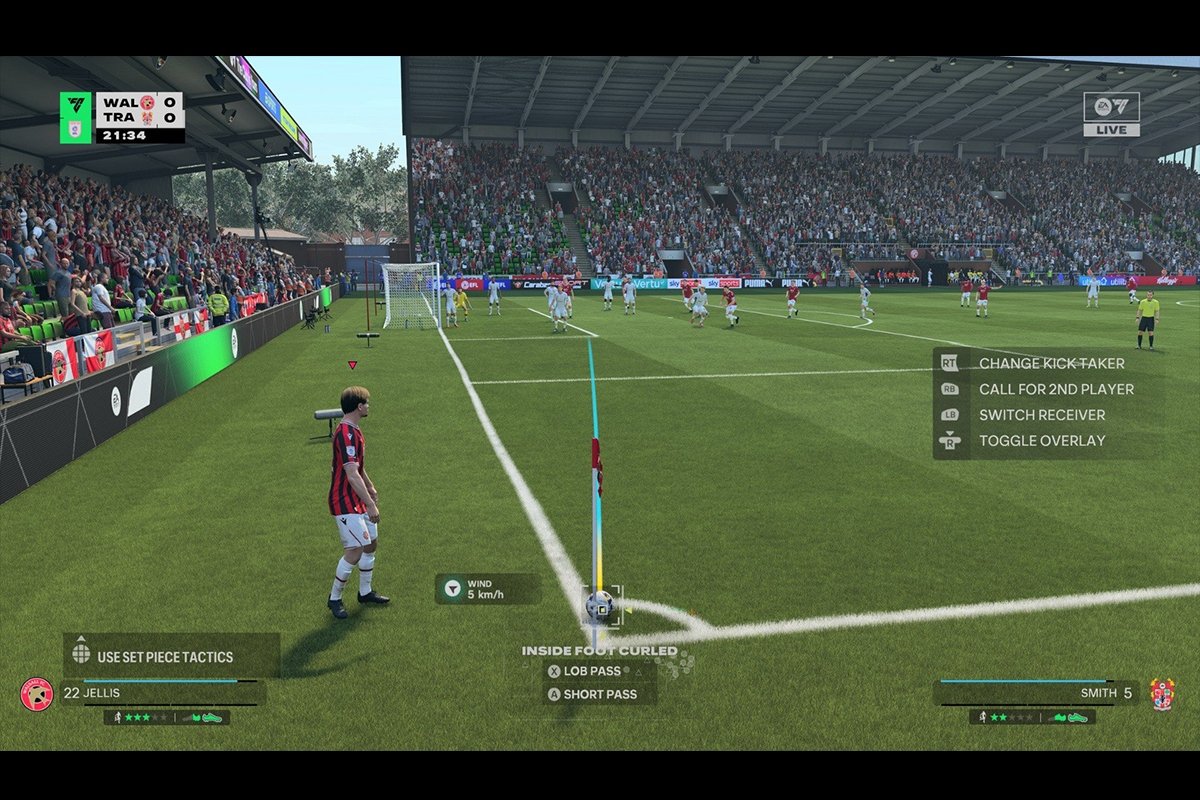
Task: Open Use Set Piece Tactics
Action: [164, 657]
